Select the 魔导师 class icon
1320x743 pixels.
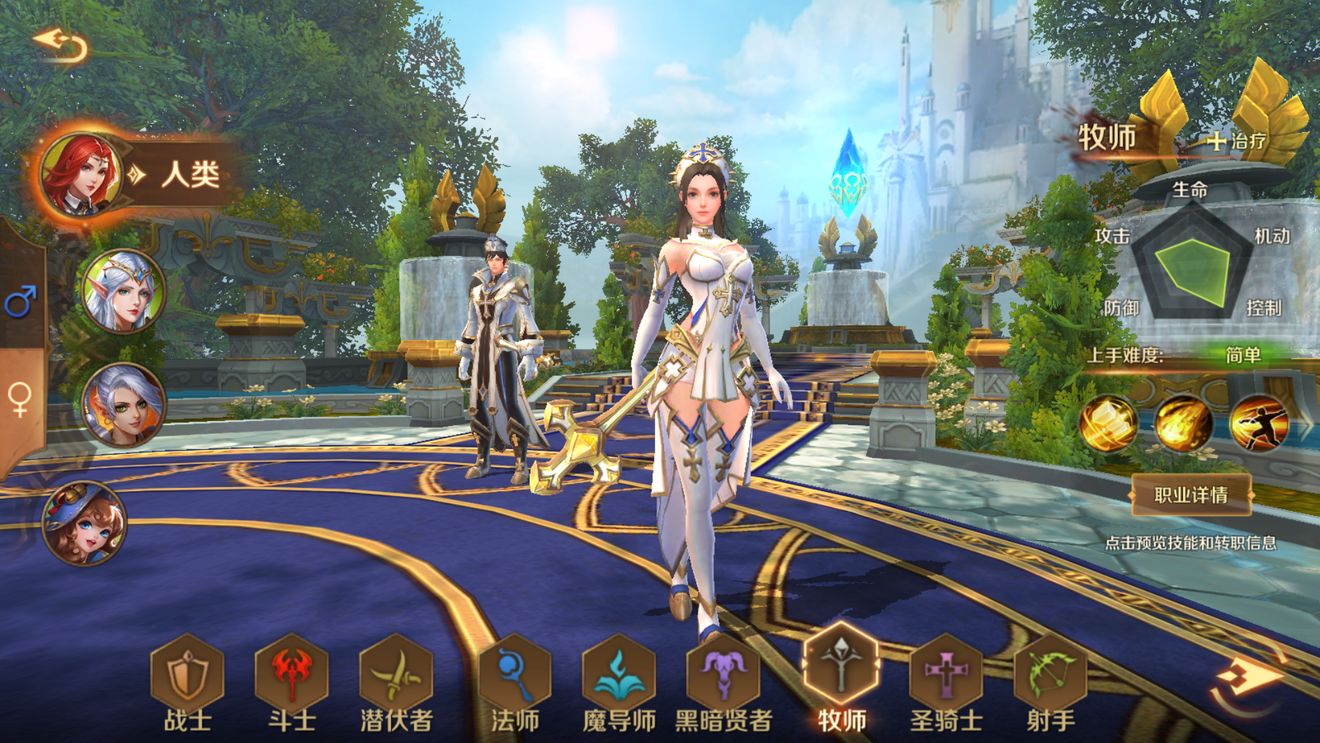click(x=618, y=672)
